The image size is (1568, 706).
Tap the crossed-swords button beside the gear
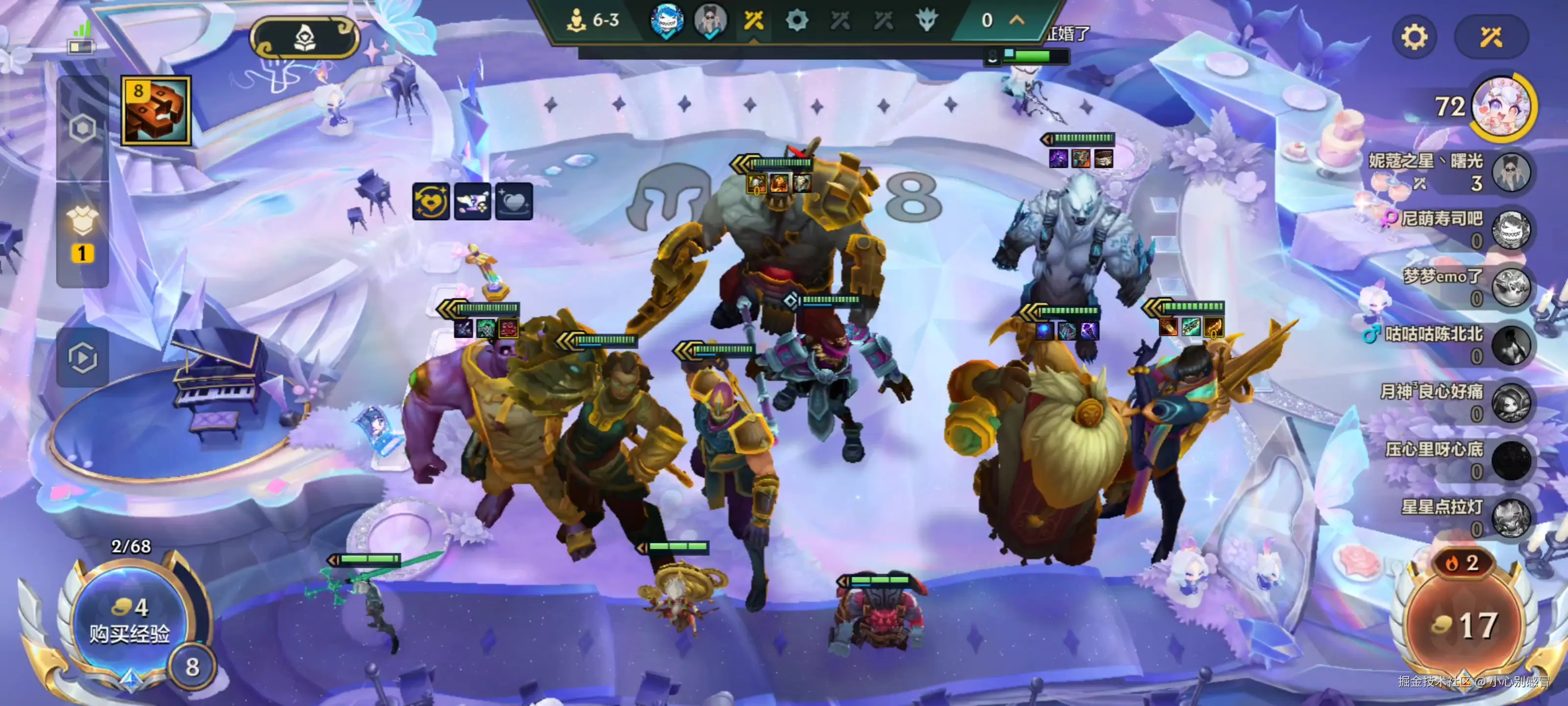coord(1491,37)
